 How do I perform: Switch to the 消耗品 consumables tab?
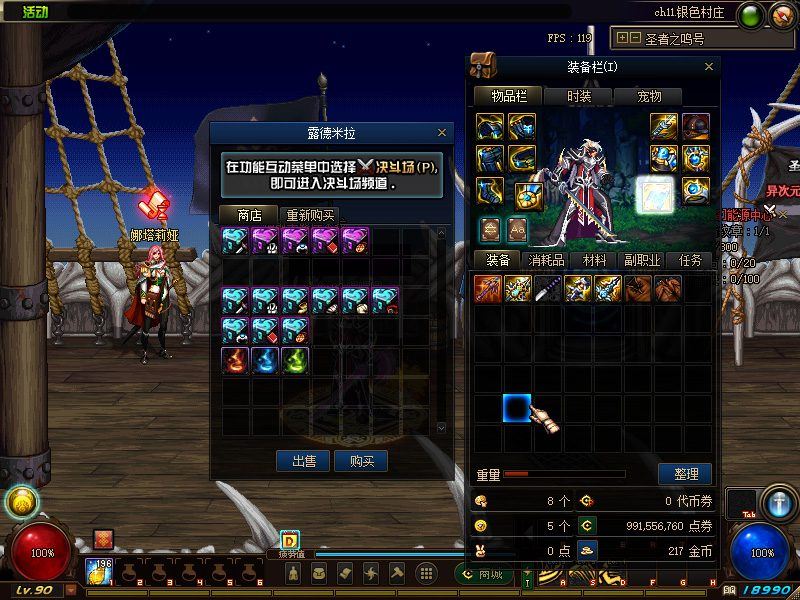click(546, 260)
